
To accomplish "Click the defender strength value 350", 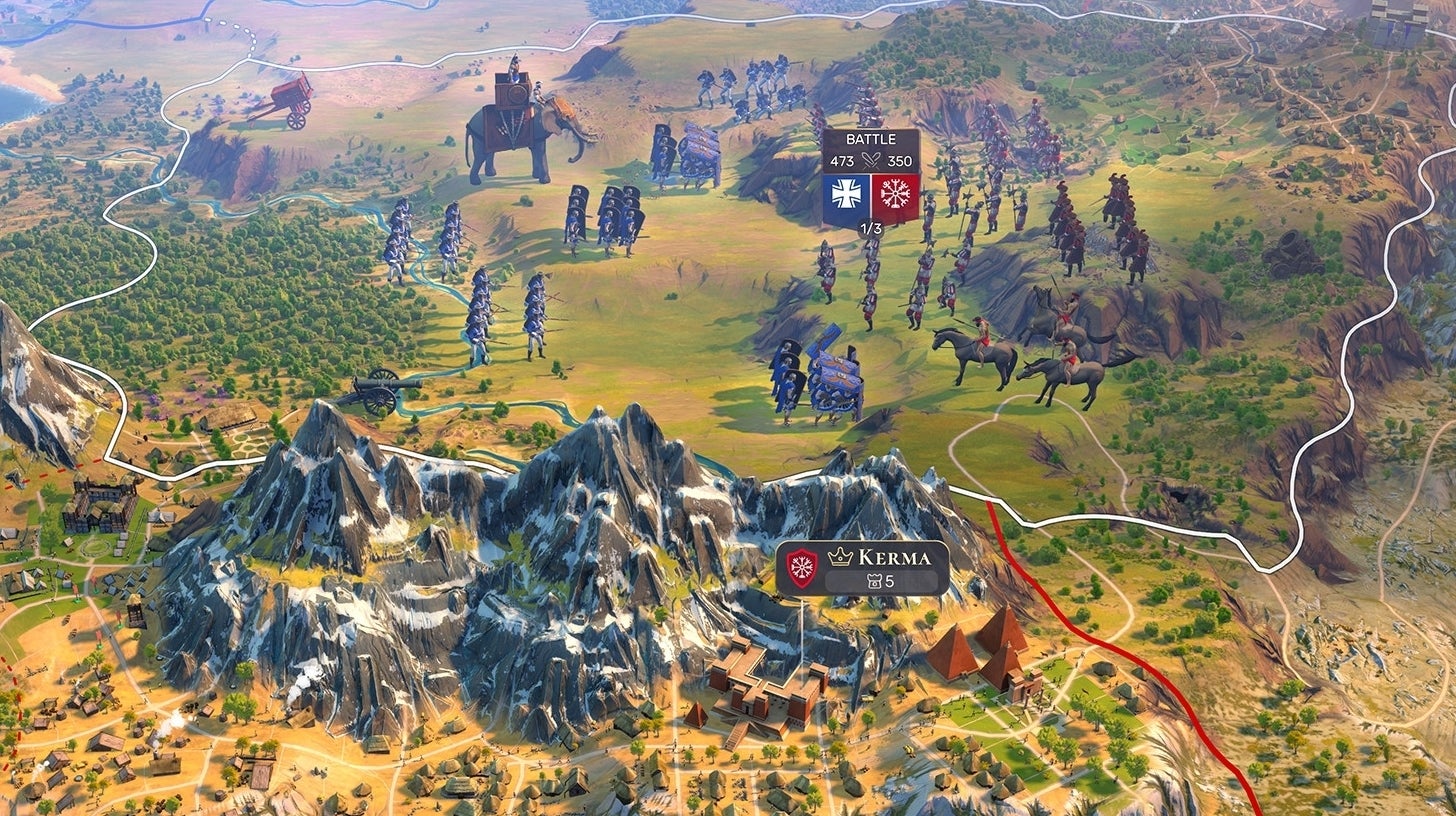I will [x=900, y=161].
